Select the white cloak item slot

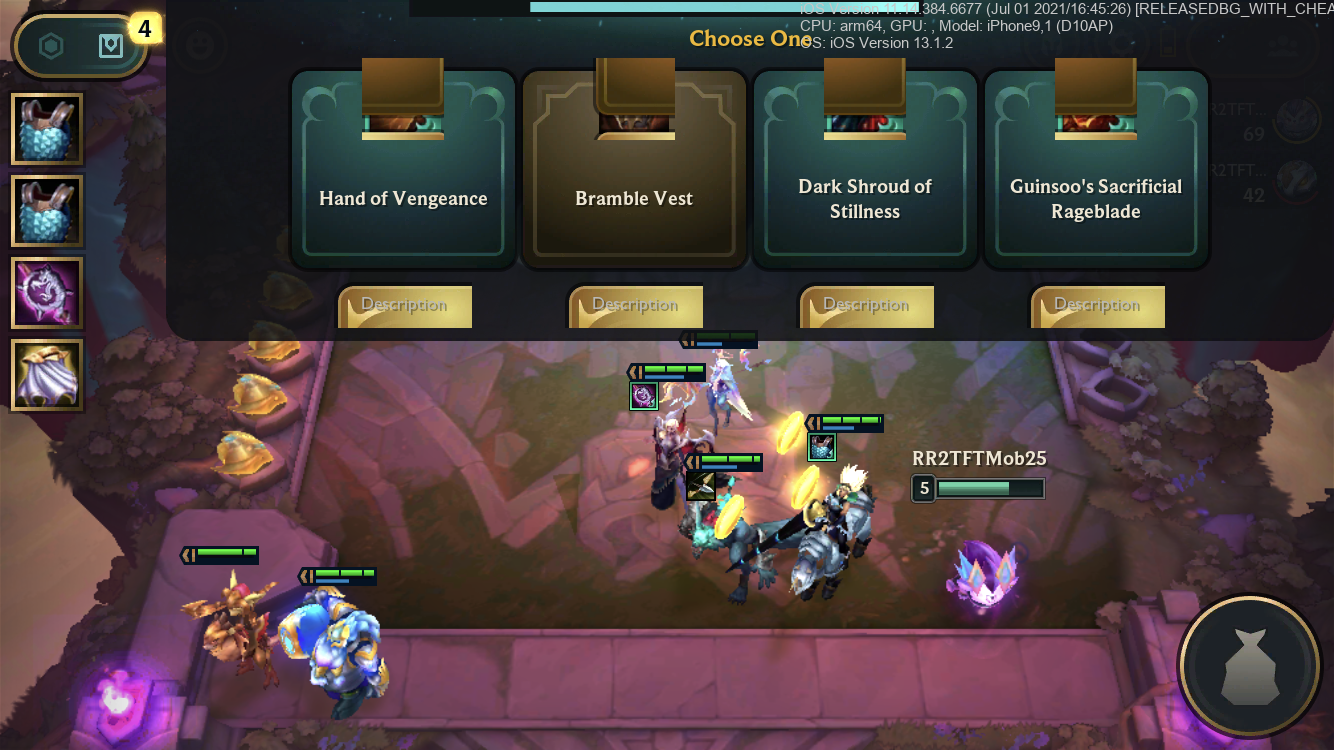(x=47, y=375)
